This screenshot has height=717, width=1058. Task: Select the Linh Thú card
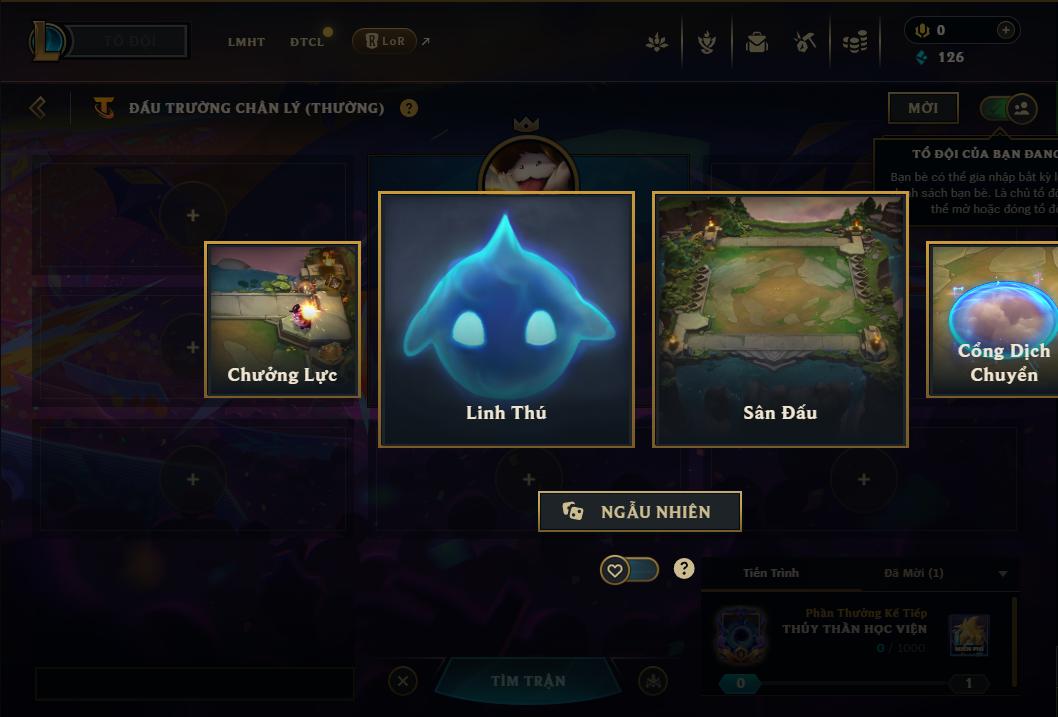[506, 319]
